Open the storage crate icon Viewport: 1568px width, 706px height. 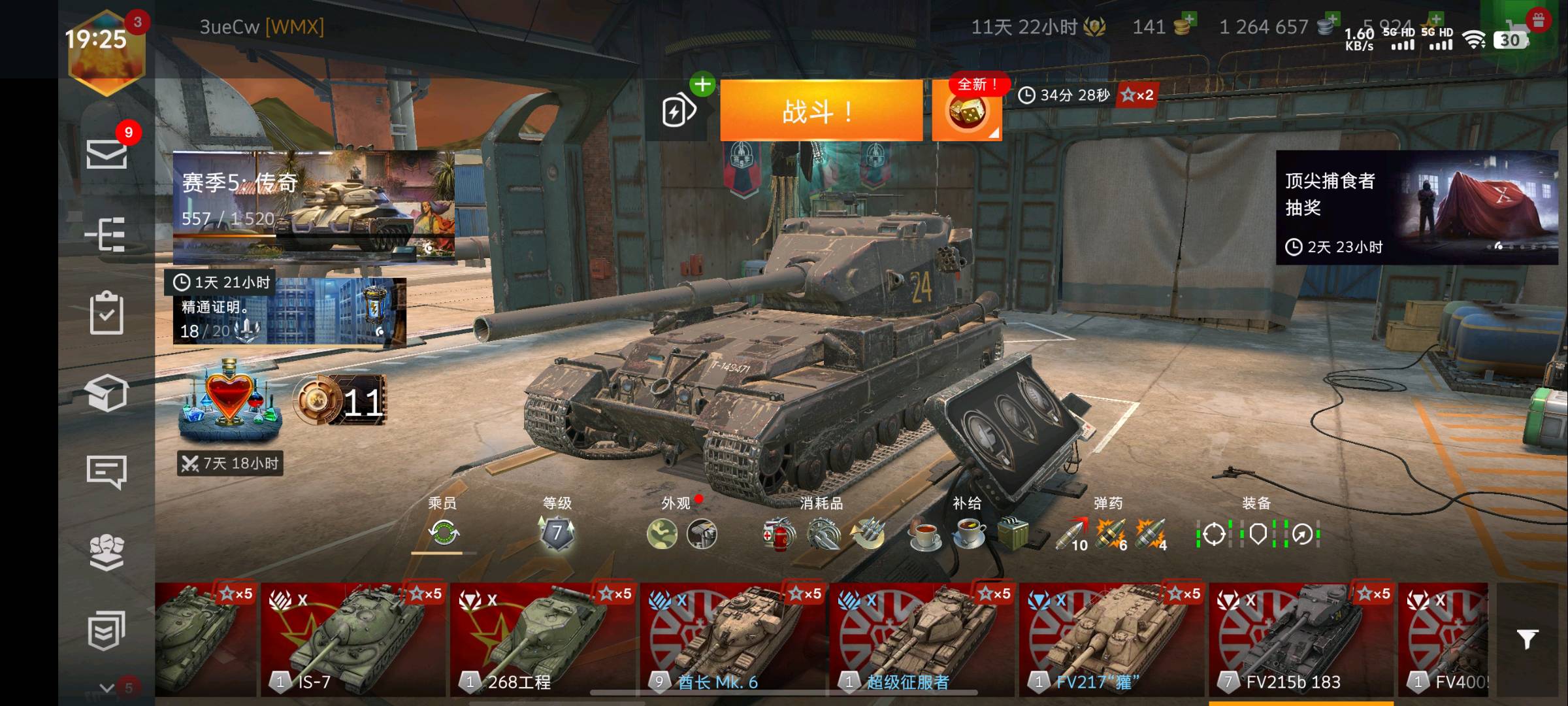tap(106, 394)
